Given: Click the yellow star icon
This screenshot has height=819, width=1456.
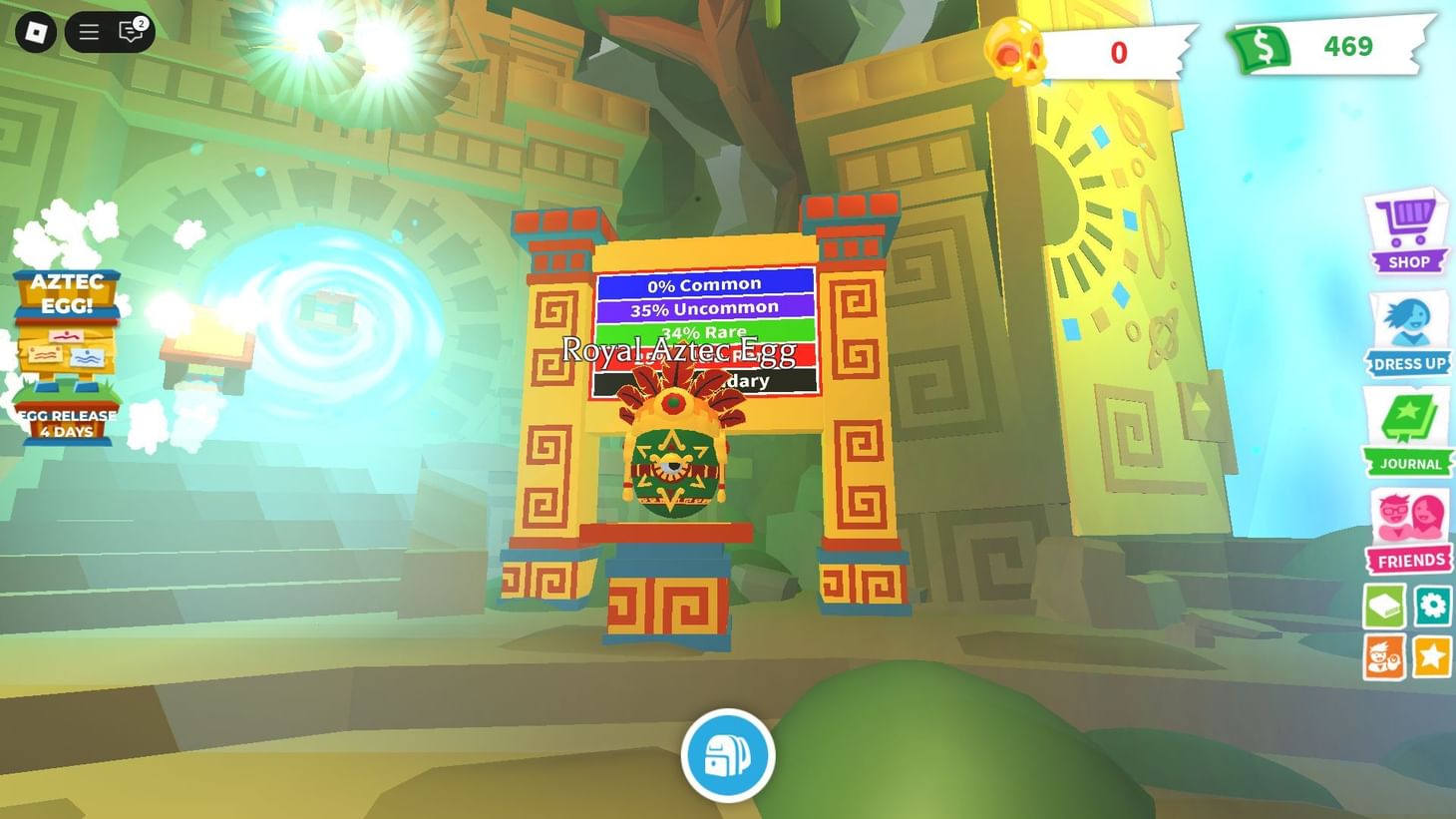Looking at the screenshot, I should [x=1432, y=654].
